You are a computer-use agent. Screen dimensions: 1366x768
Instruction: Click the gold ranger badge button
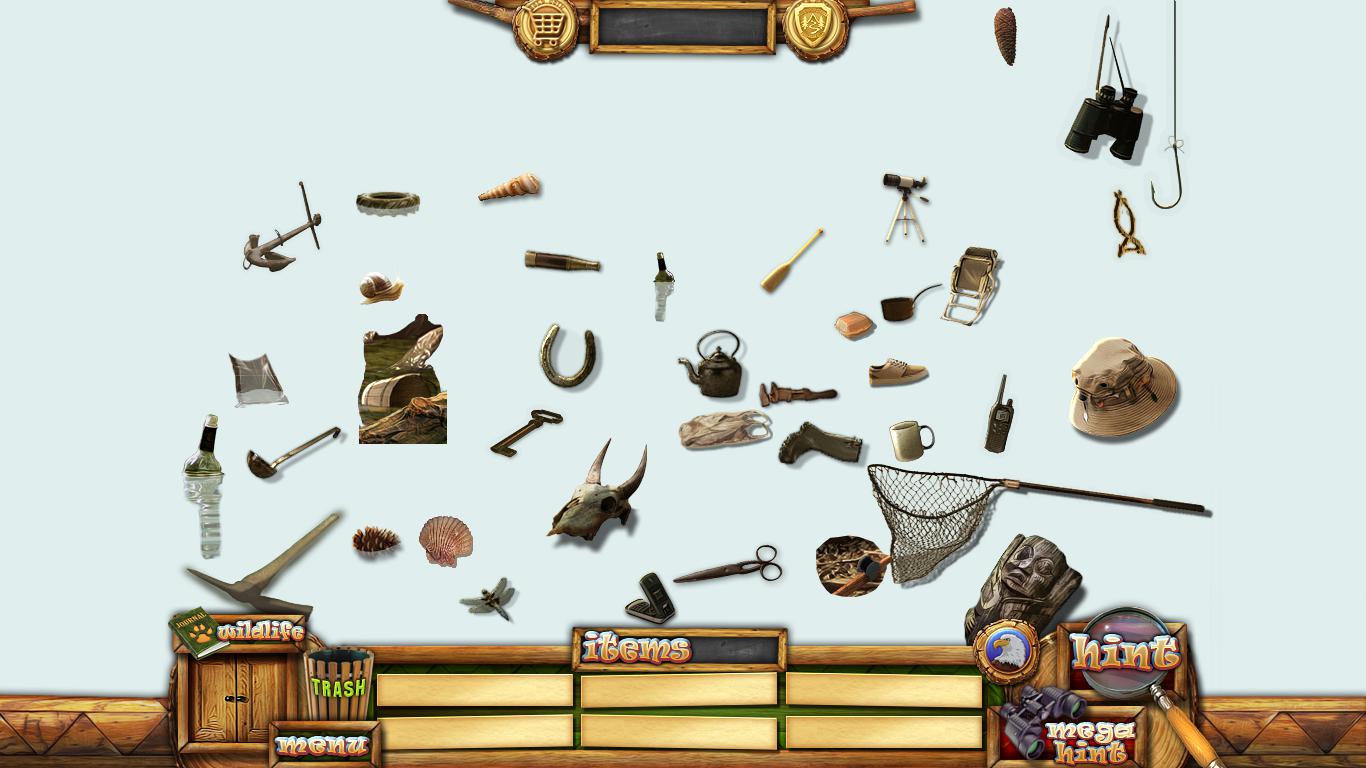click(815, 27)
